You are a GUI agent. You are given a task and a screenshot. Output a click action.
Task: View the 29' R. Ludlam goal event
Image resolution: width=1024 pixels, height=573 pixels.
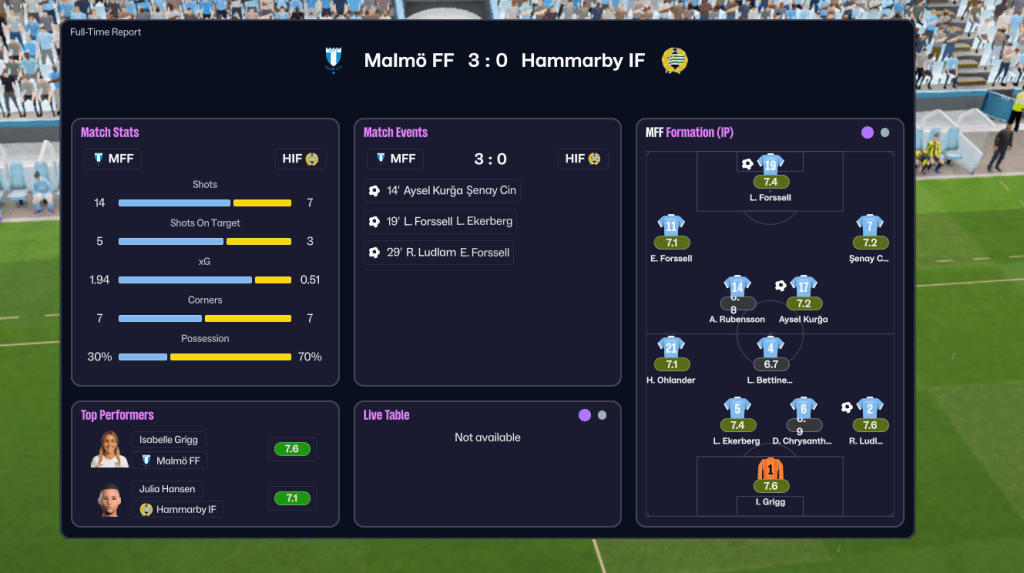(439, 252)
